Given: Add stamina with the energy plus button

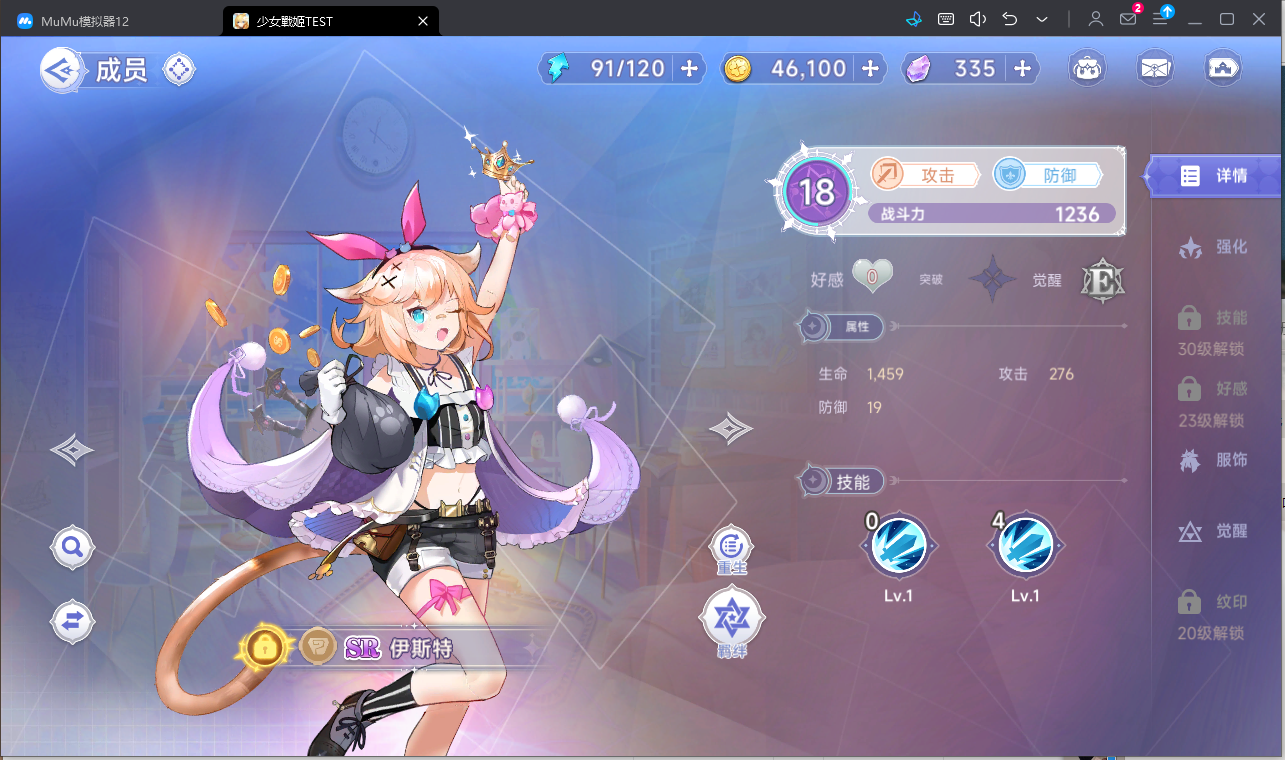Looking at the screenshot, I should pyautogui.click(x=689, y=68).
